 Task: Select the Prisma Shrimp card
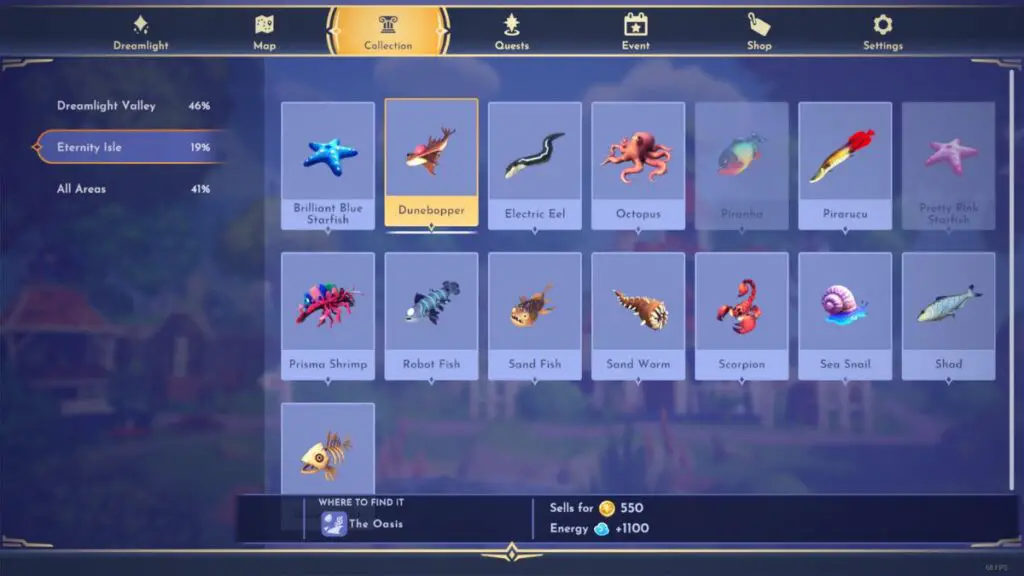[328, 315]
